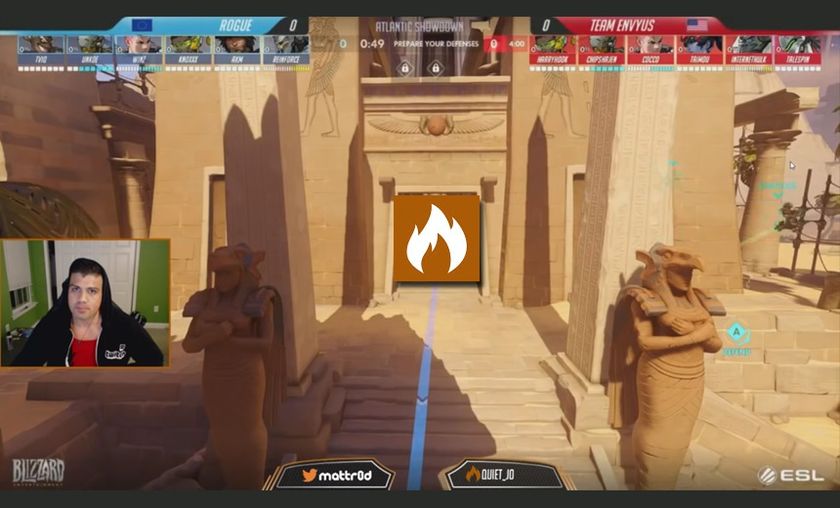The width and height of the screenshot is (840, 508).
Task: Select Rogue player KnOxXx's portrait
Action: coord(187,45)
